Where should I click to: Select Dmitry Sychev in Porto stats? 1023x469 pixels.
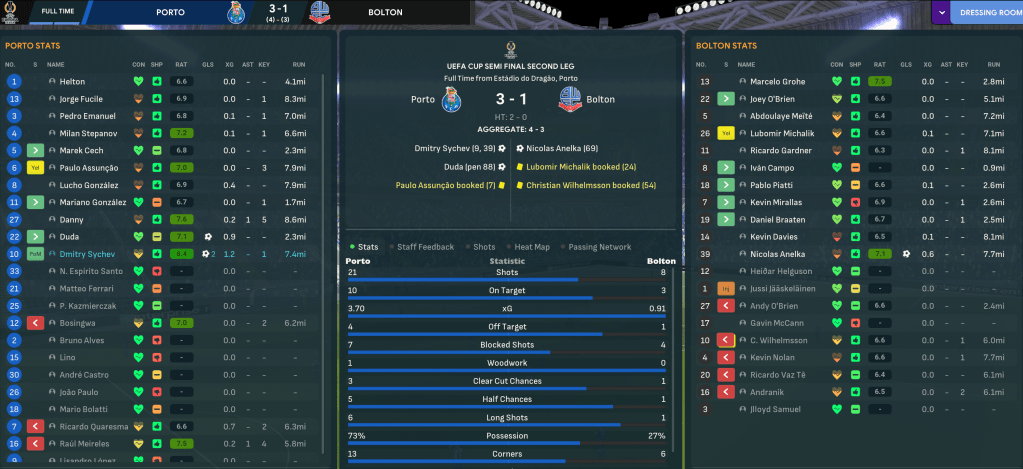[x=86, y=254]
